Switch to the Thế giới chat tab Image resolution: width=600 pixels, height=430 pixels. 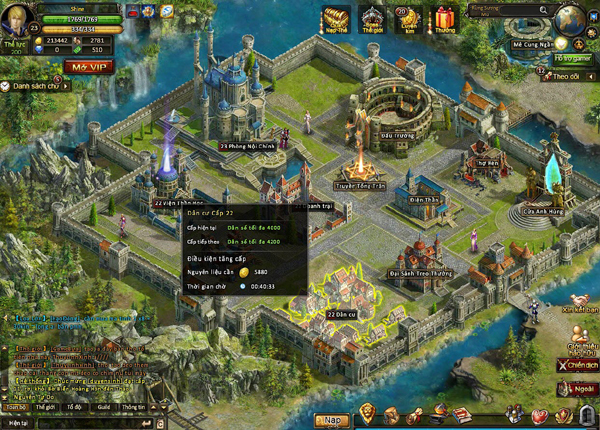coord(44,407)
